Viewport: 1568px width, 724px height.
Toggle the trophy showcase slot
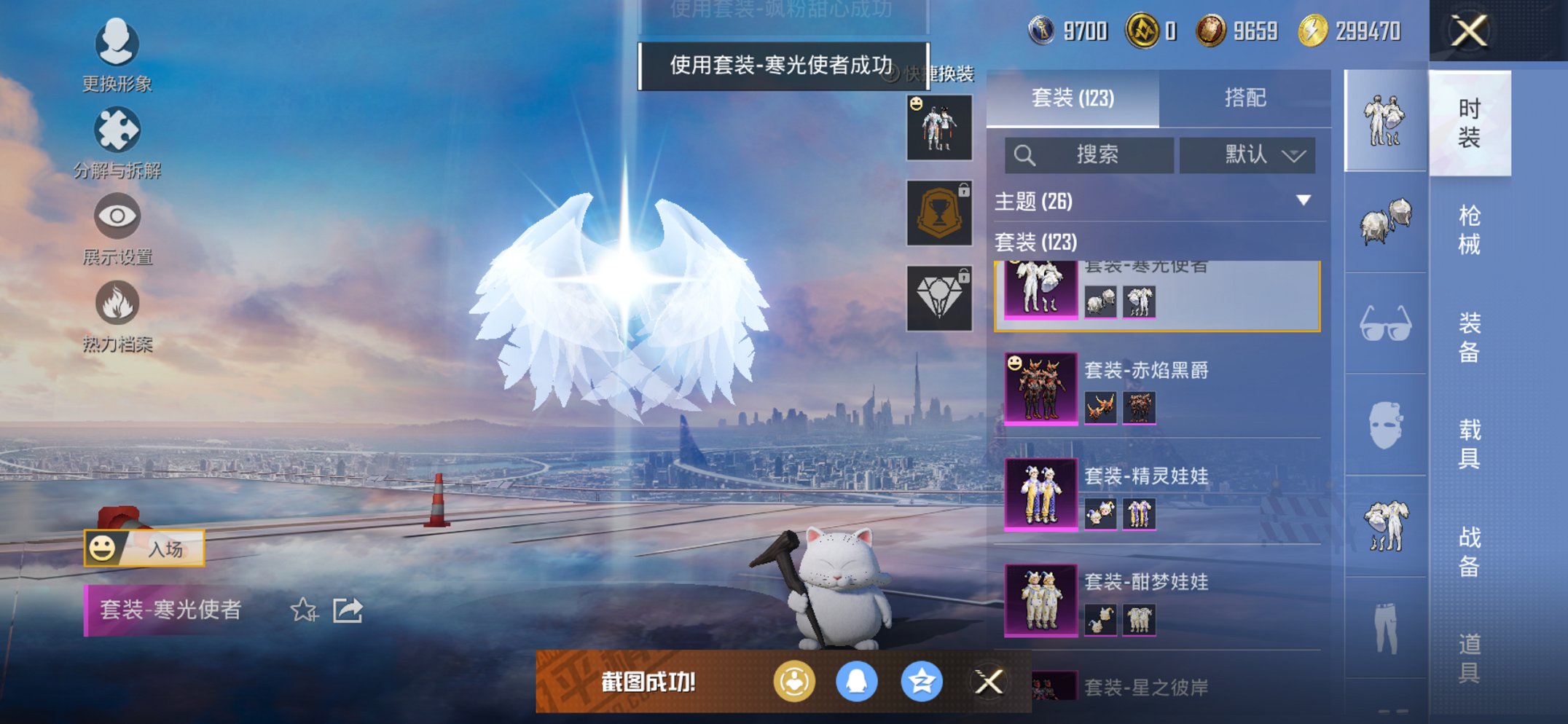pos(938,213)
